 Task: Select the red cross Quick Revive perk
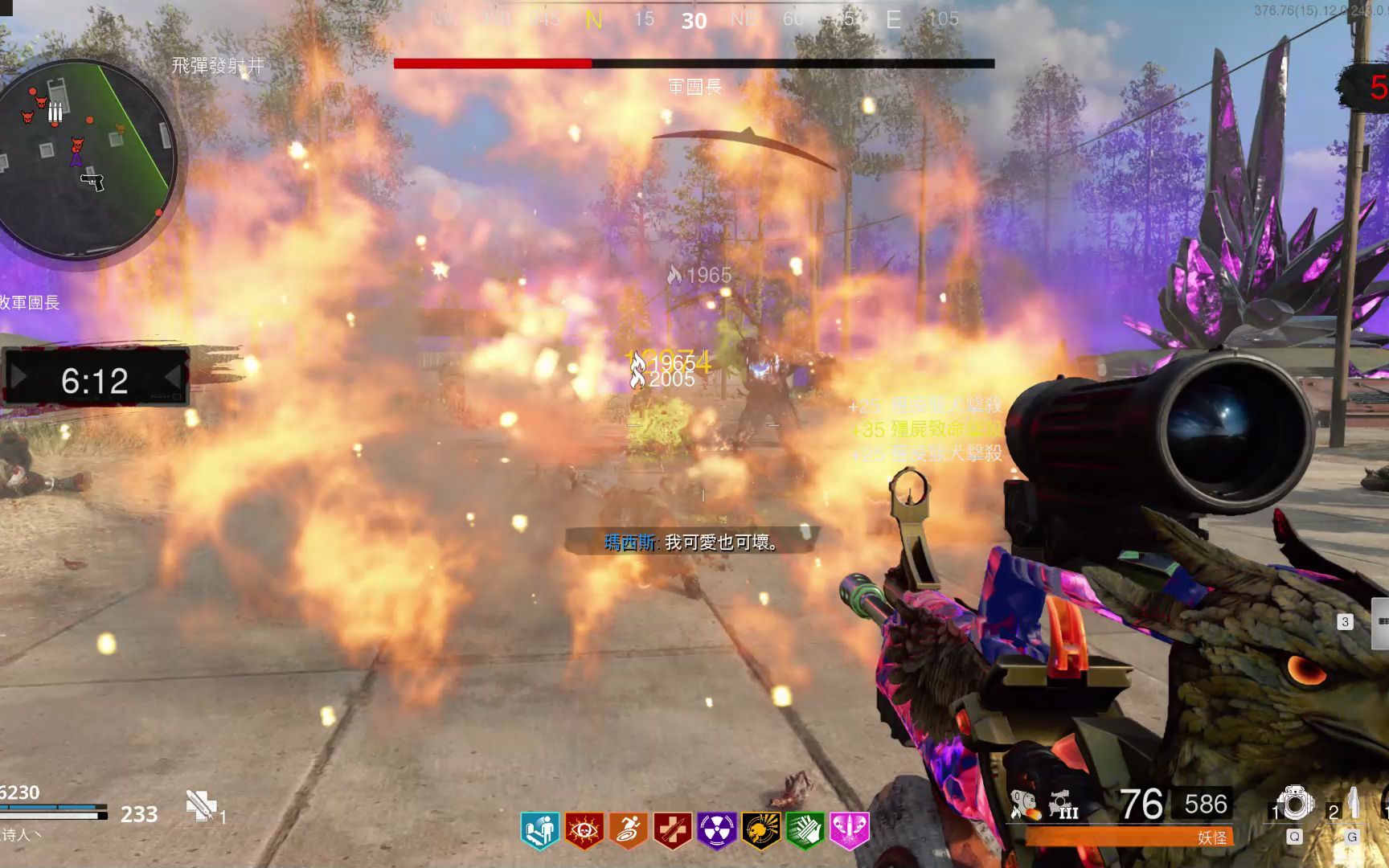point(672,829)
